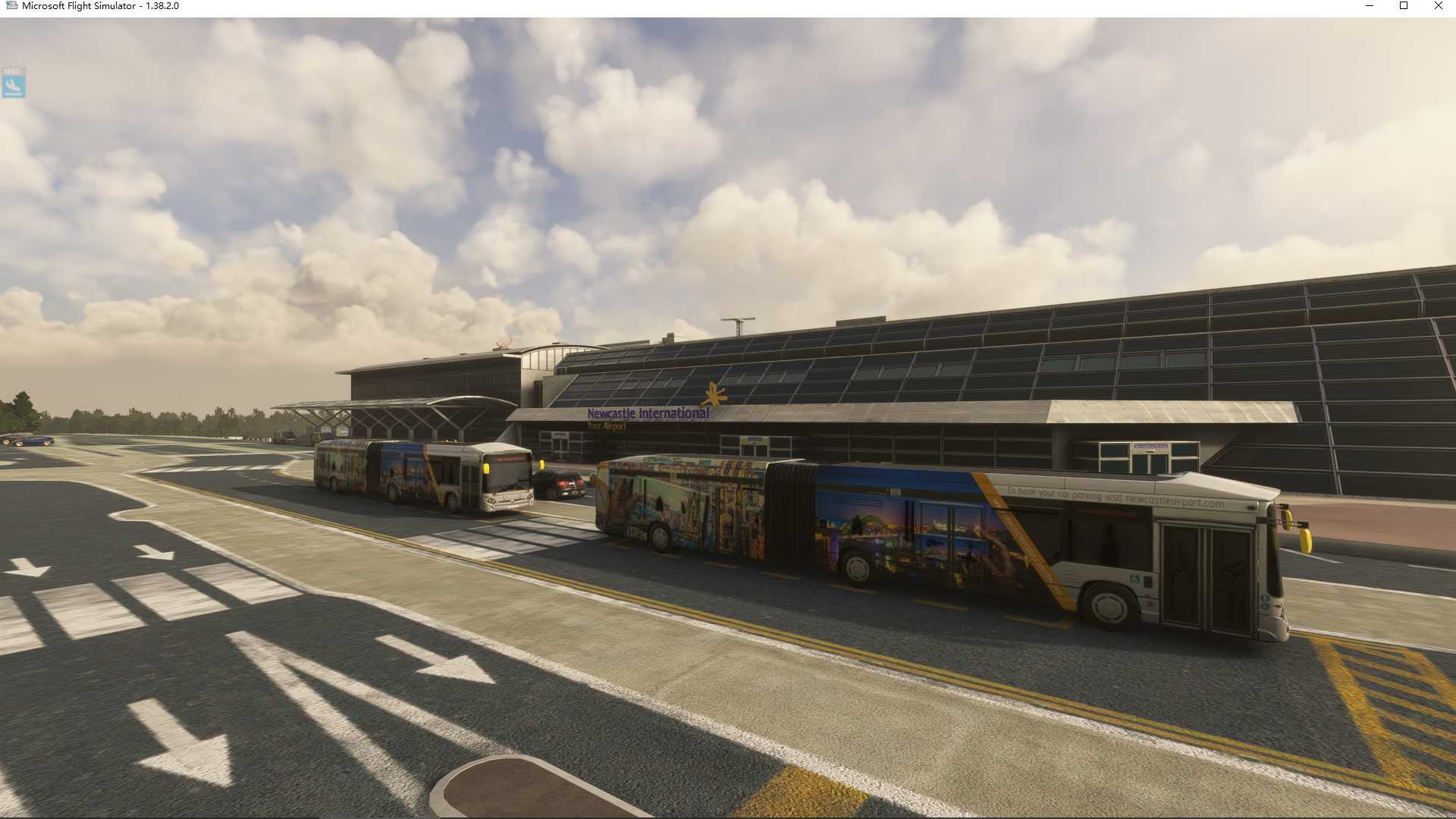Close the Microsoft Flight Simulator window
1456x819 pixels.
[x=1438, y=6]
